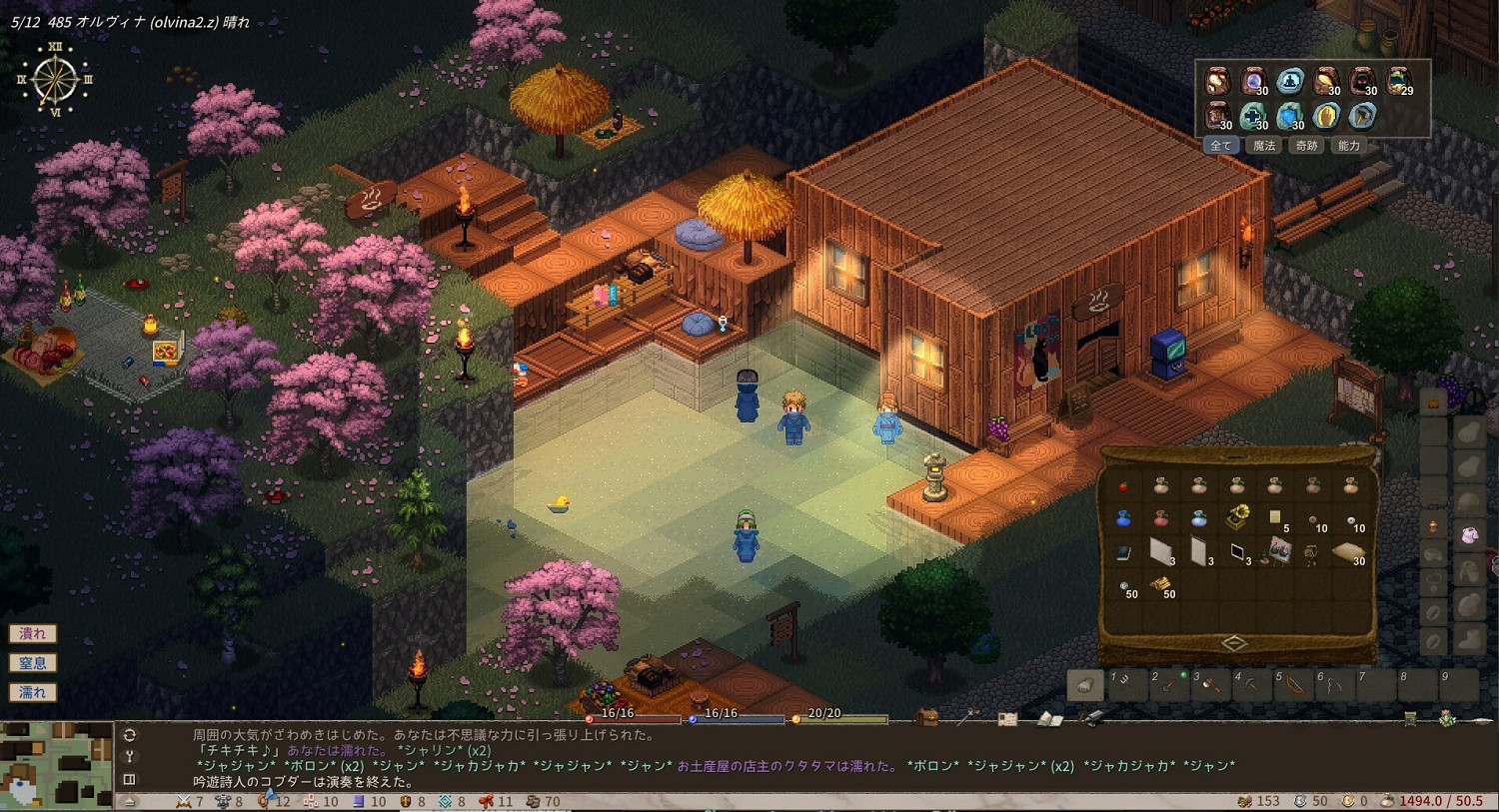
Task: Open the meditation ability icon
Action: pos(1290,82)
